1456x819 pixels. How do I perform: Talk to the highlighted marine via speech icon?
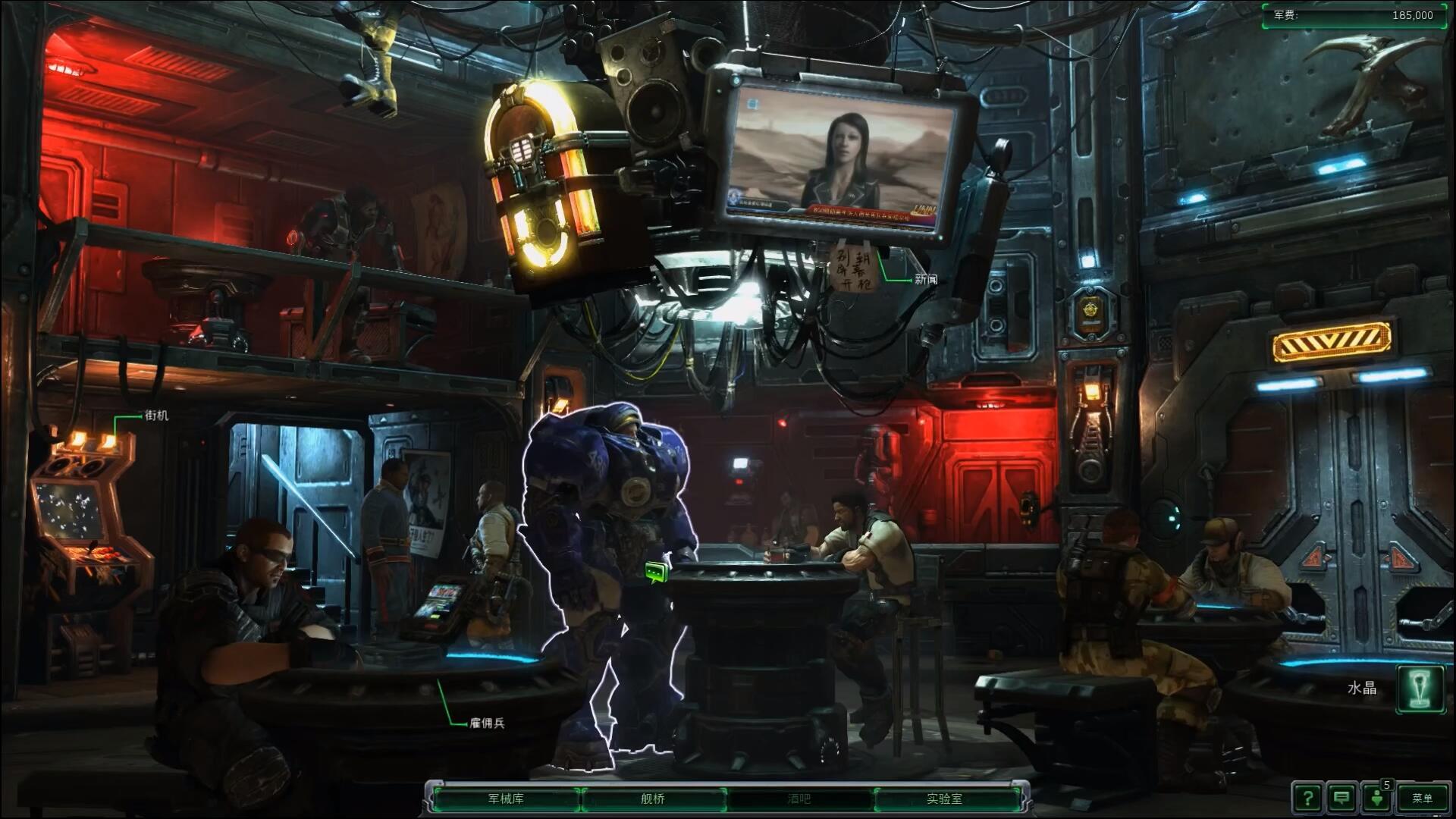click(657, 573)
